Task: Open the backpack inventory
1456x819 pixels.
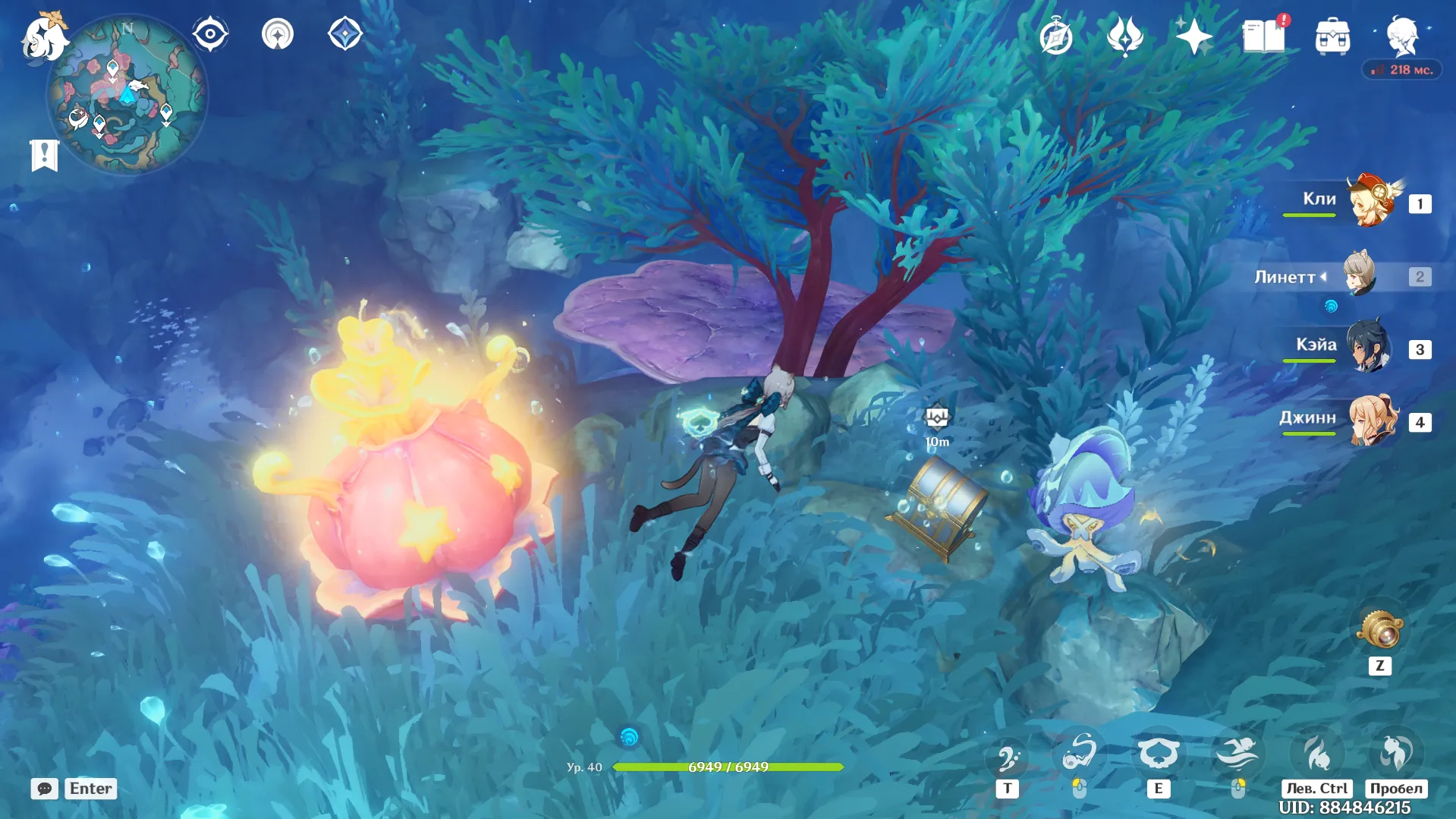Action: (1332, 36)
